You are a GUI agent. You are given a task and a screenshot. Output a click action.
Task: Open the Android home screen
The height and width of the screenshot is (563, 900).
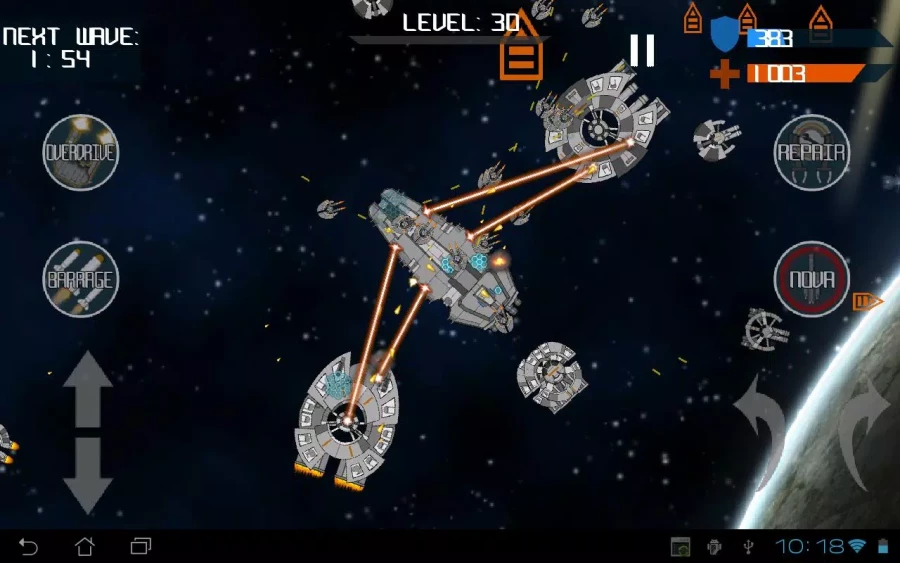85,546
